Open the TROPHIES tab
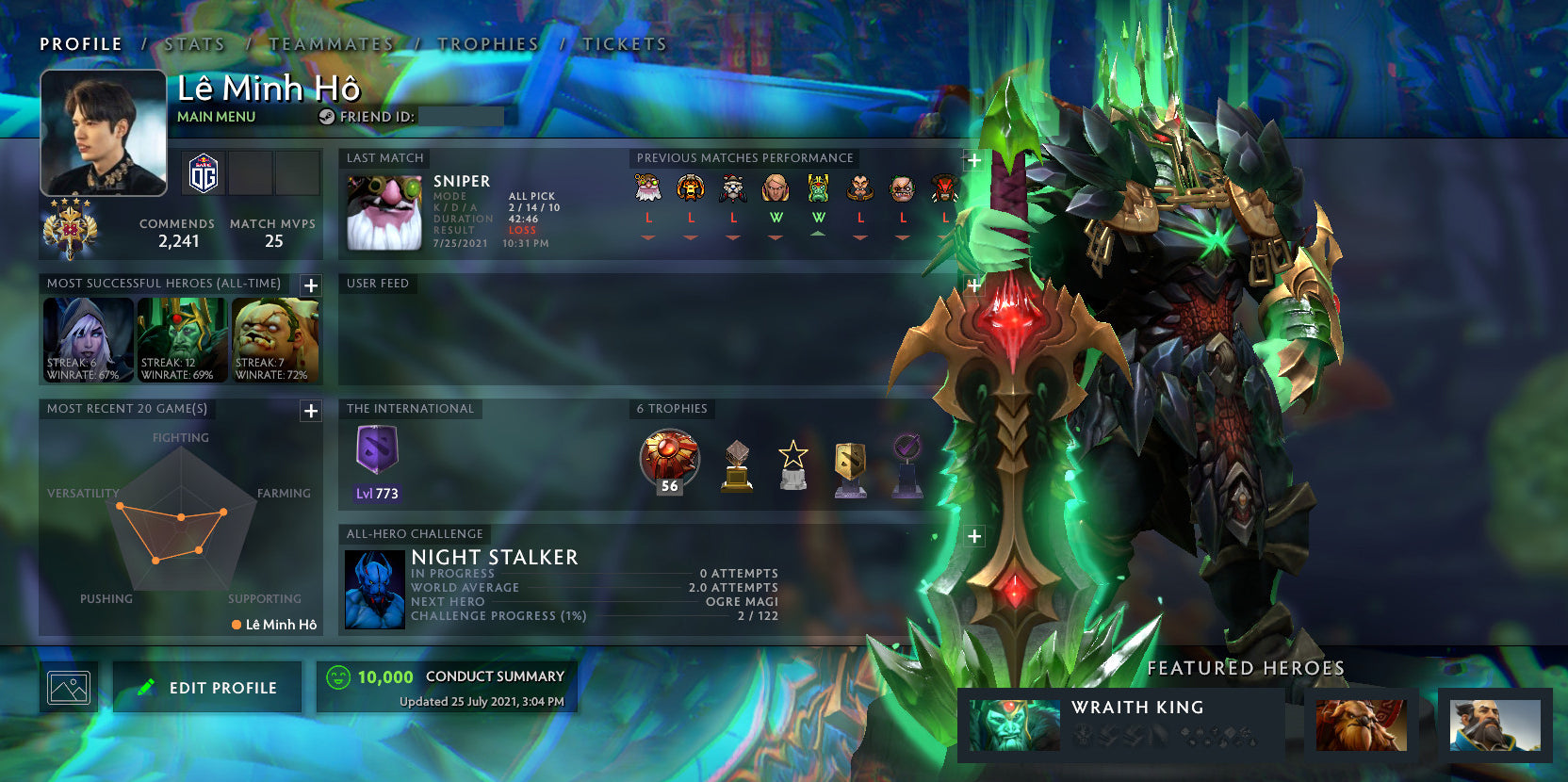Viewport: 1568px width, 782px height. click(x=487, y=43)
